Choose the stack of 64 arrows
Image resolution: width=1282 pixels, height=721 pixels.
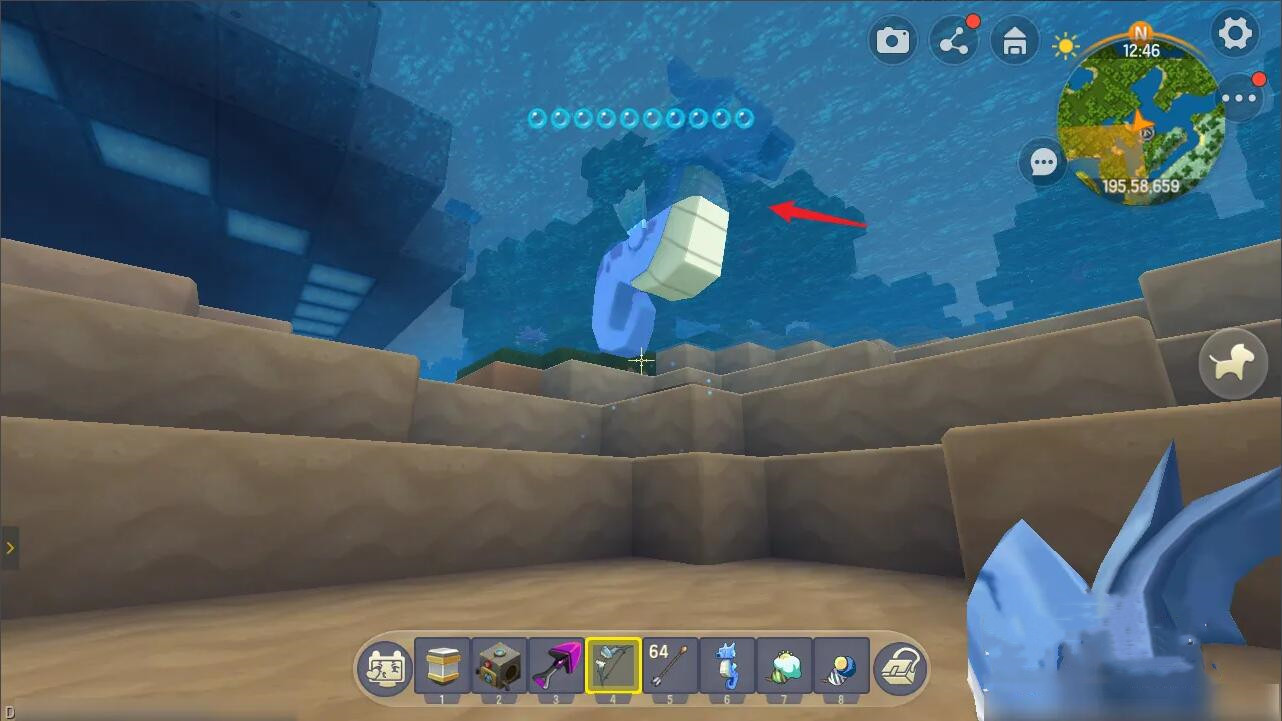[670, 665]
